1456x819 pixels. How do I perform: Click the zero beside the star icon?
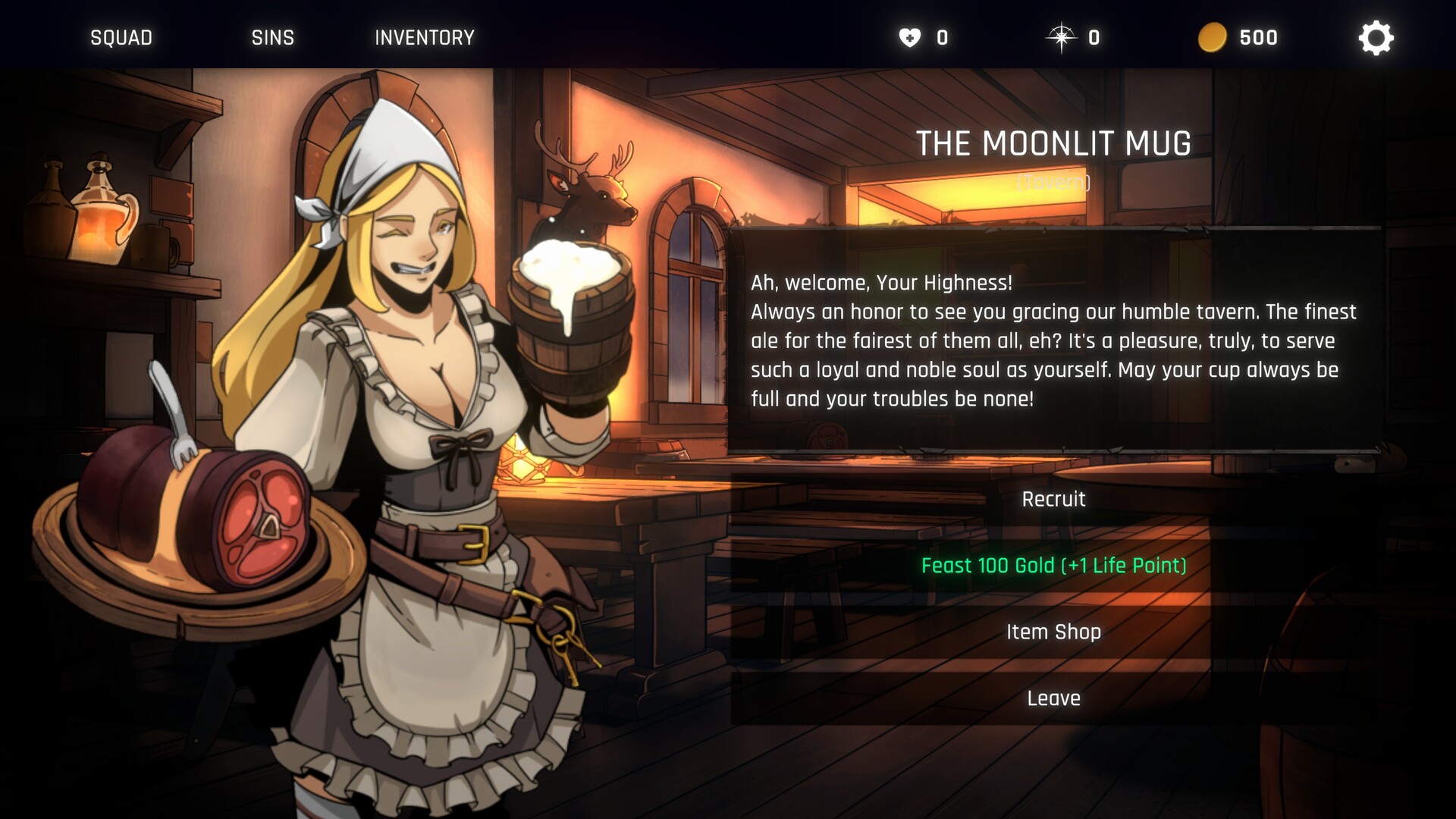[x=1093, y=37]
